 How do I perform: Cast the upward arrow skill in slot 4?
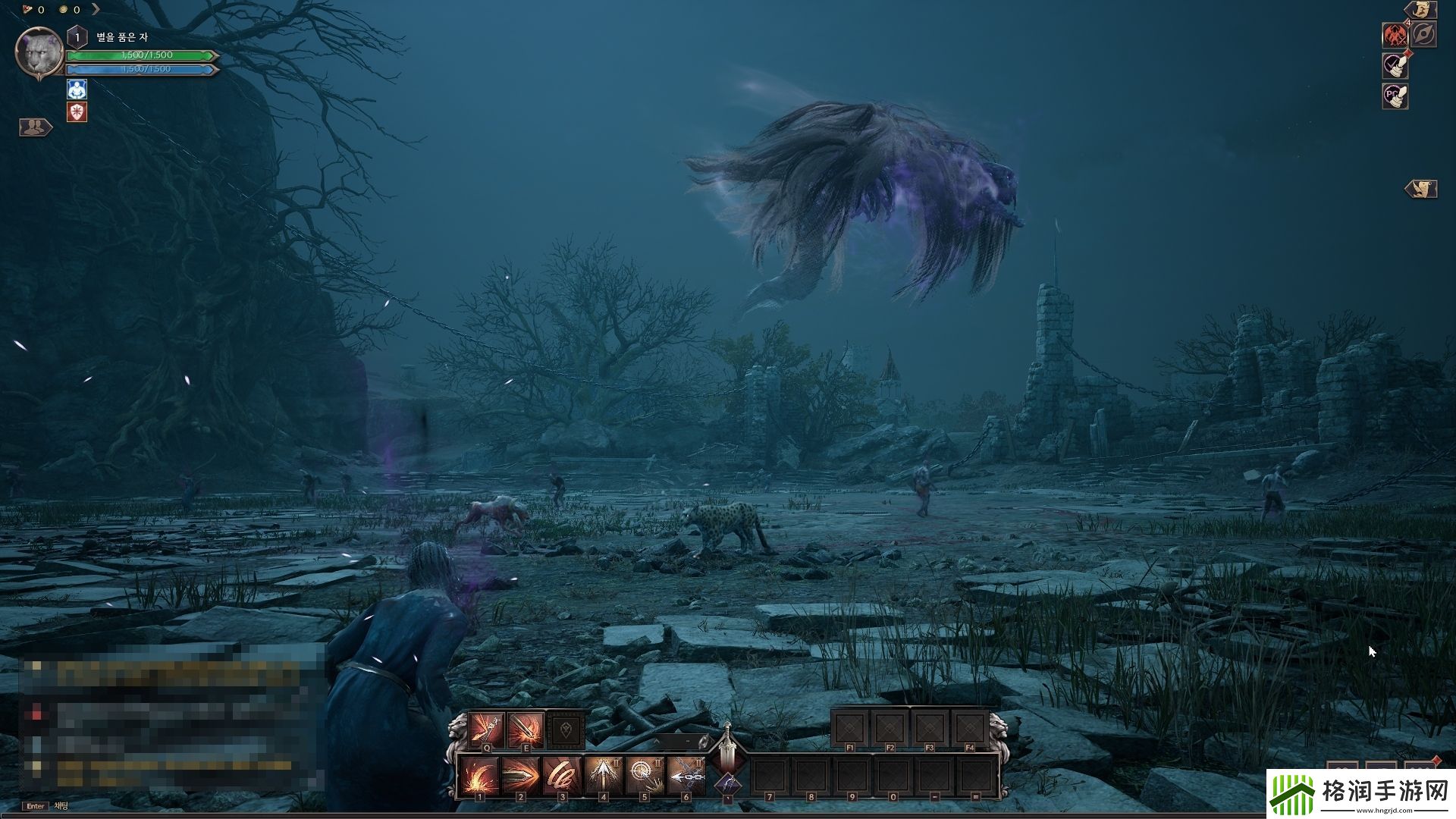[x=604, y=775]
